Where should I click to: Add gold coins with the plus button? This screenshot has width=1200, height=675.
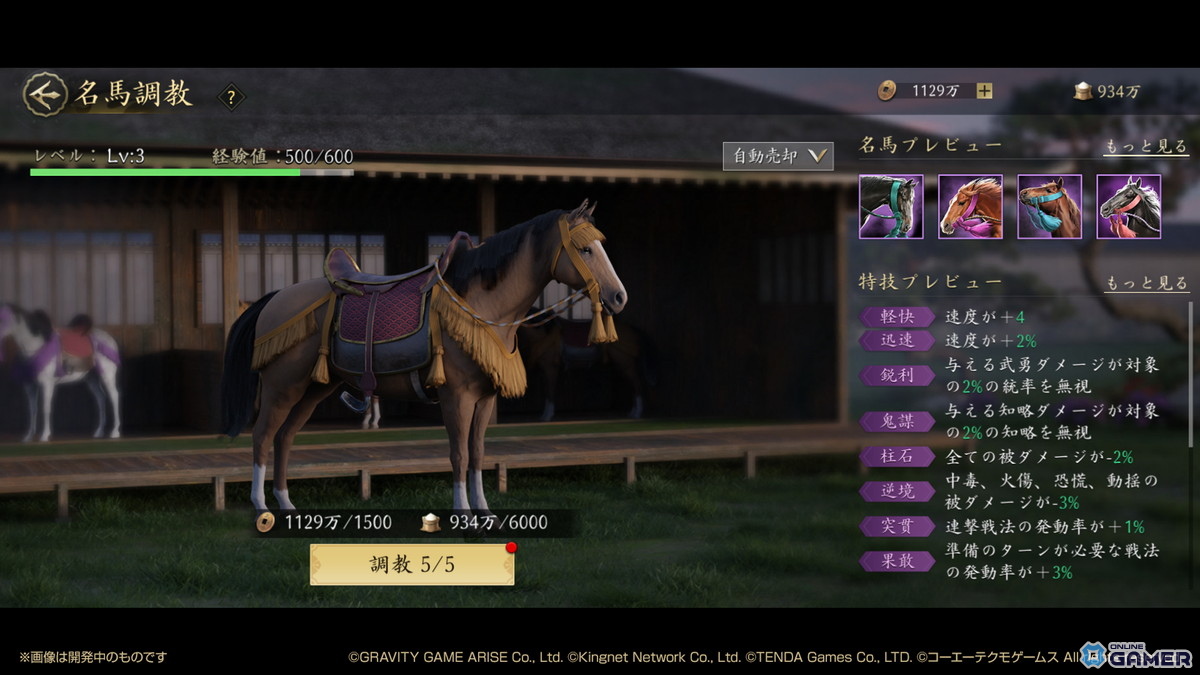[985, 91]
